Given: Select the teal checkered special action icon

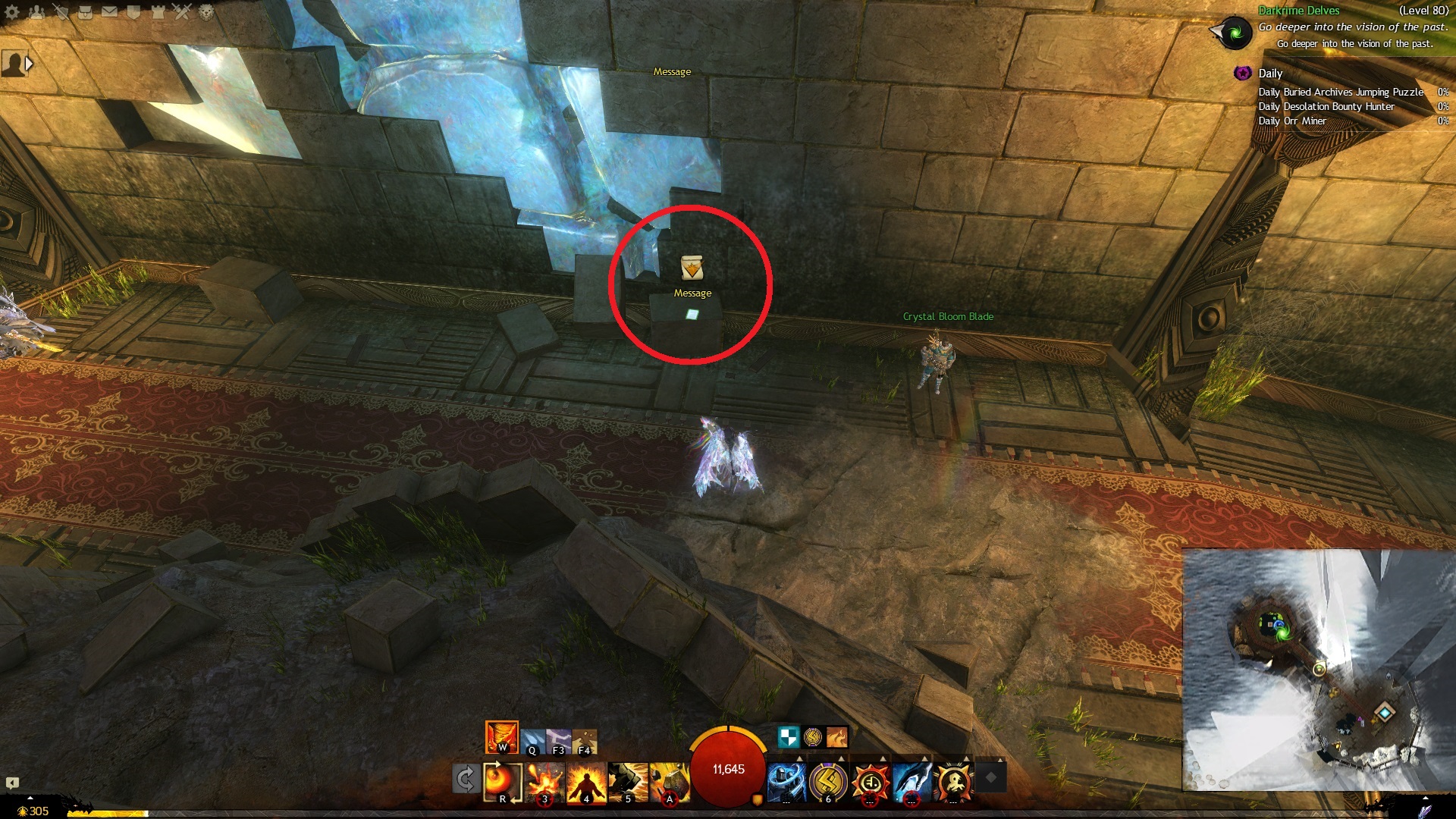Looking at the screenshot, I should click(789, 737).
